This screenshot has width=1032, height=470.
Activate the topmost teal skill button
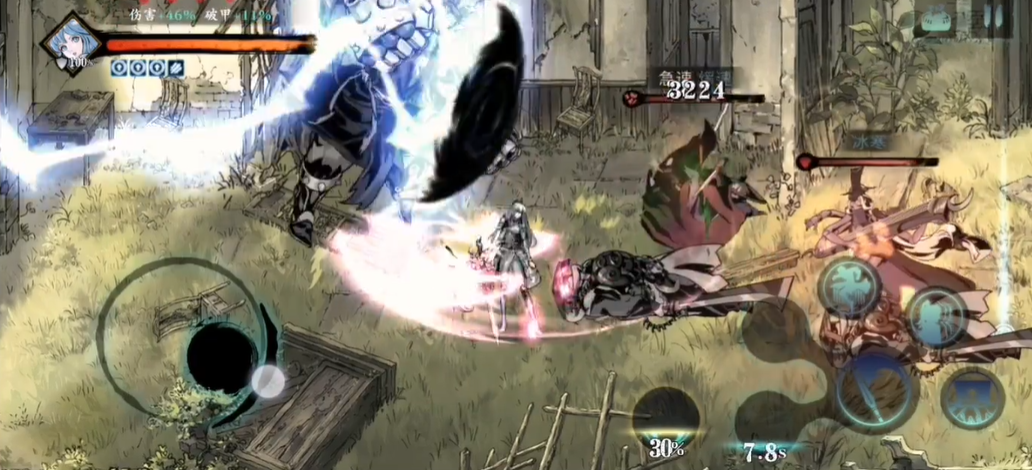pos(849,288)
